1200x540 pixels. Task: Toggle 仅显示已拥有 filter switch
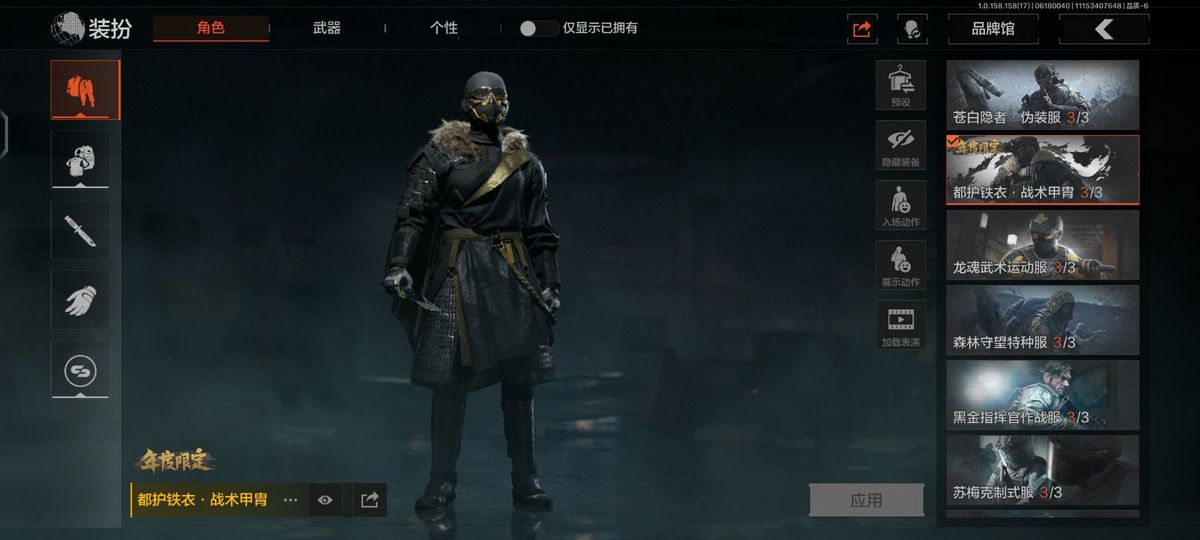(x=539, y=28)
